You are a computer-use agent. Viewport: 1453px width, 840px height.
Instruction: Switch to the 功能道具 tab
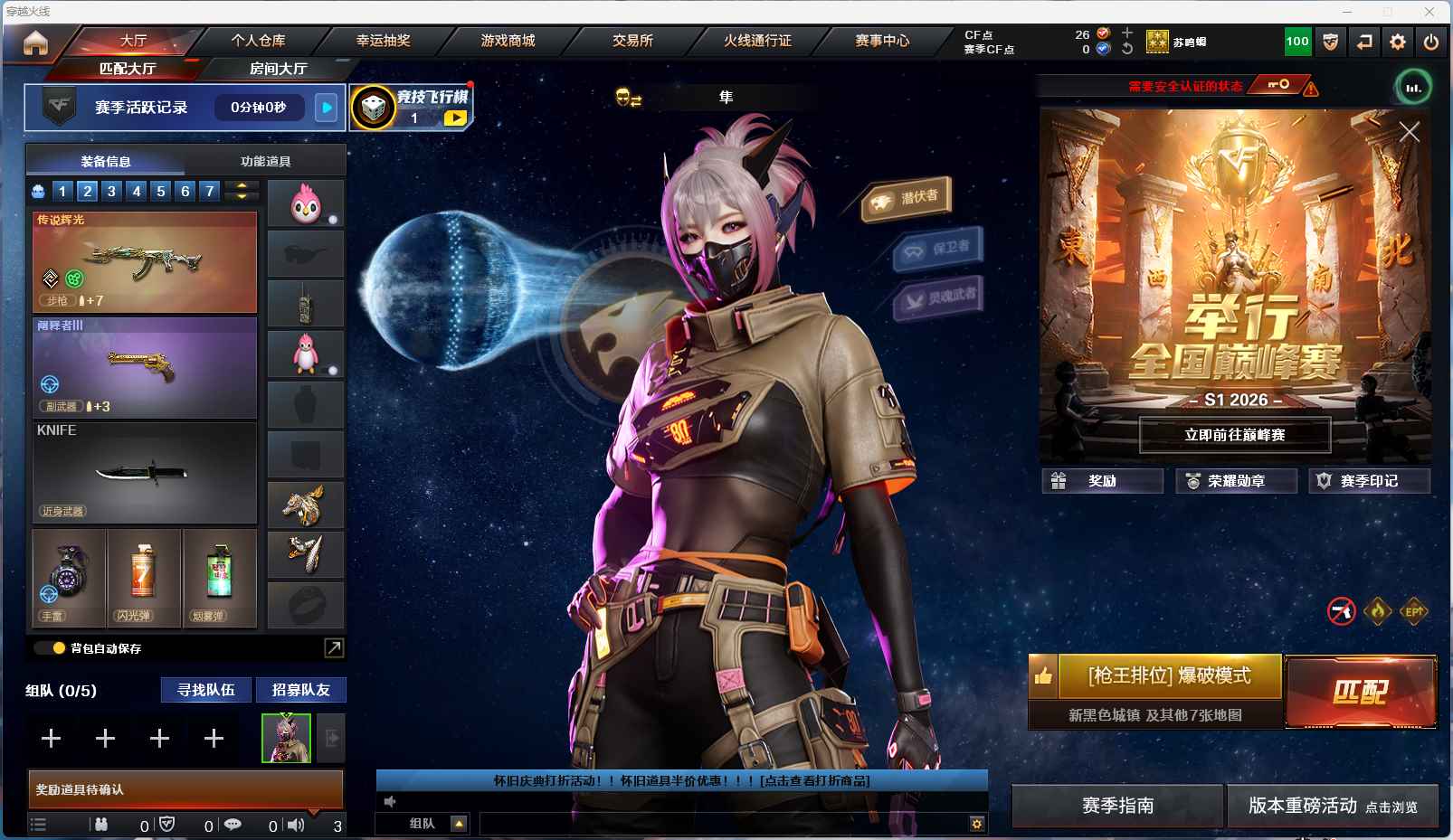[x=265, y=161]
